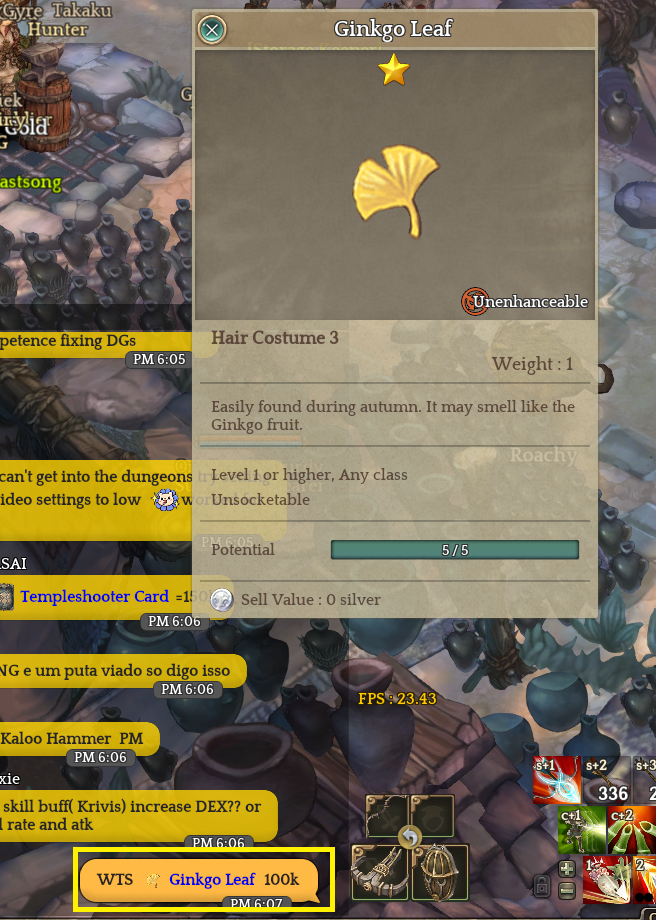This screenshot has height=920, width=656.
Task: Toggle the quickslot lock icon
Action: (x=541, y=886)
